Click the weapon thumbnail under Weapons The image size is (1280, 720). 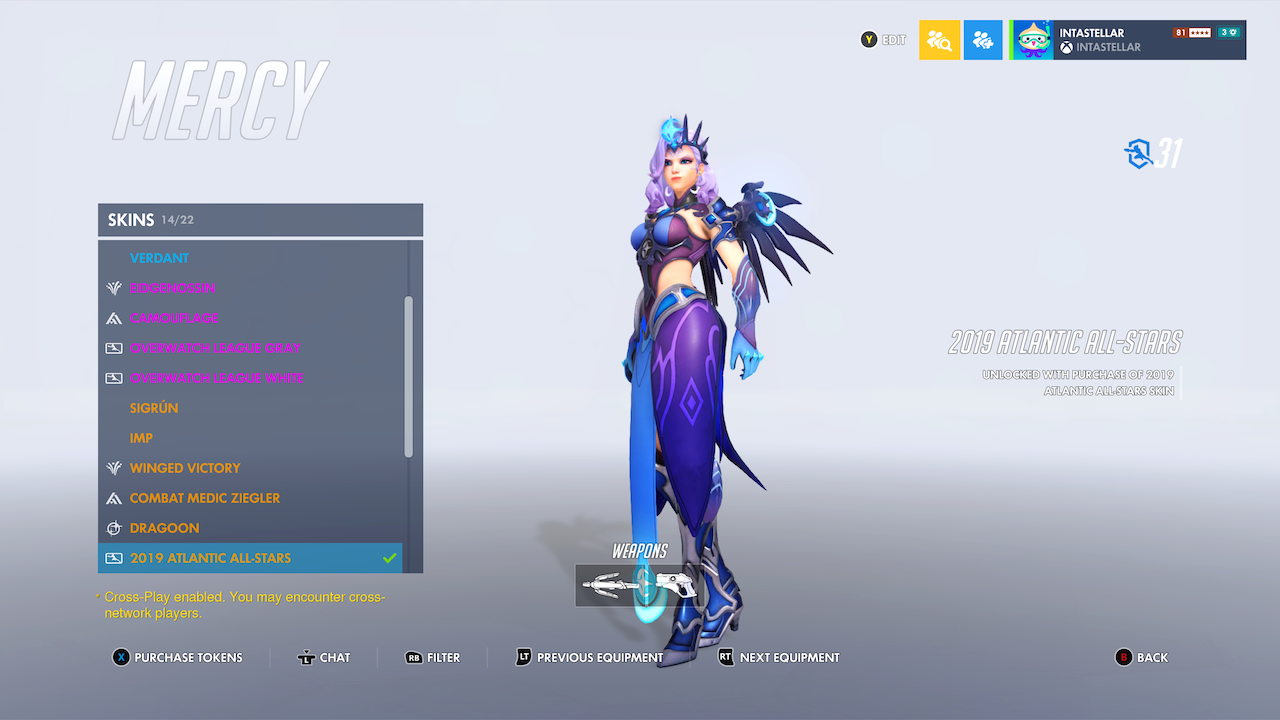coord(638,586)
